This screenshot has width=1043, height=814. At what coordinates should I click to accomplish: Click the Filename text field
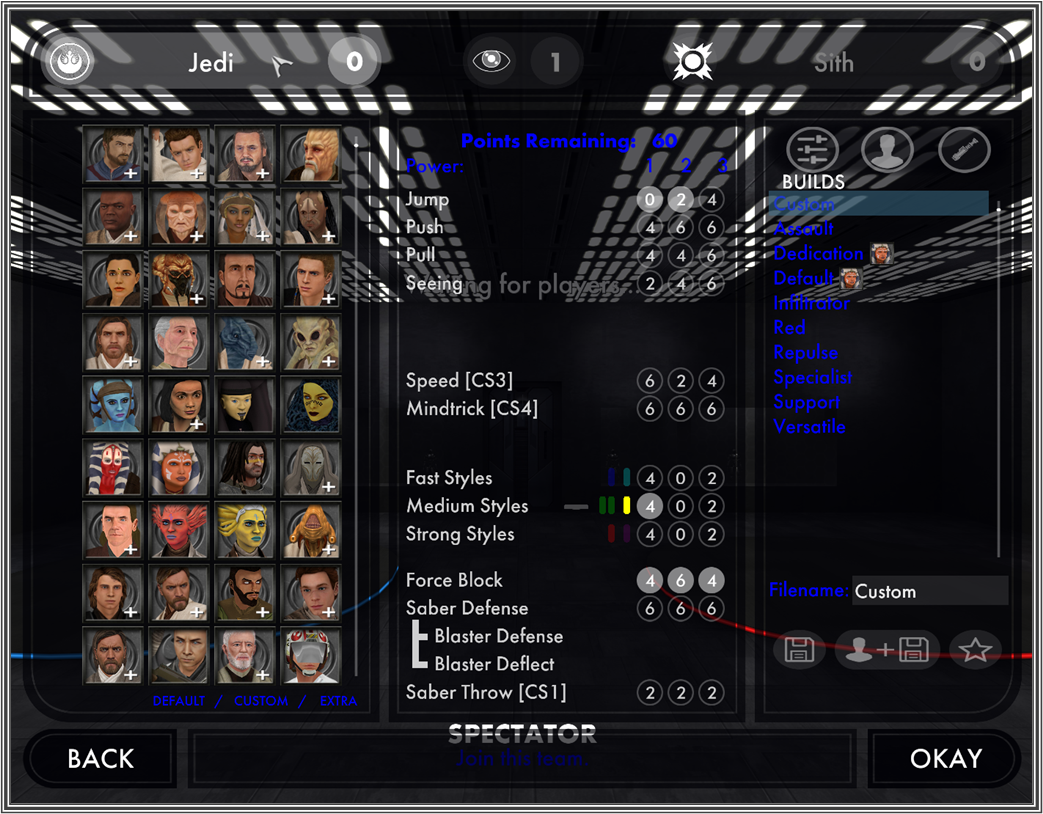(x=929, y=591)
